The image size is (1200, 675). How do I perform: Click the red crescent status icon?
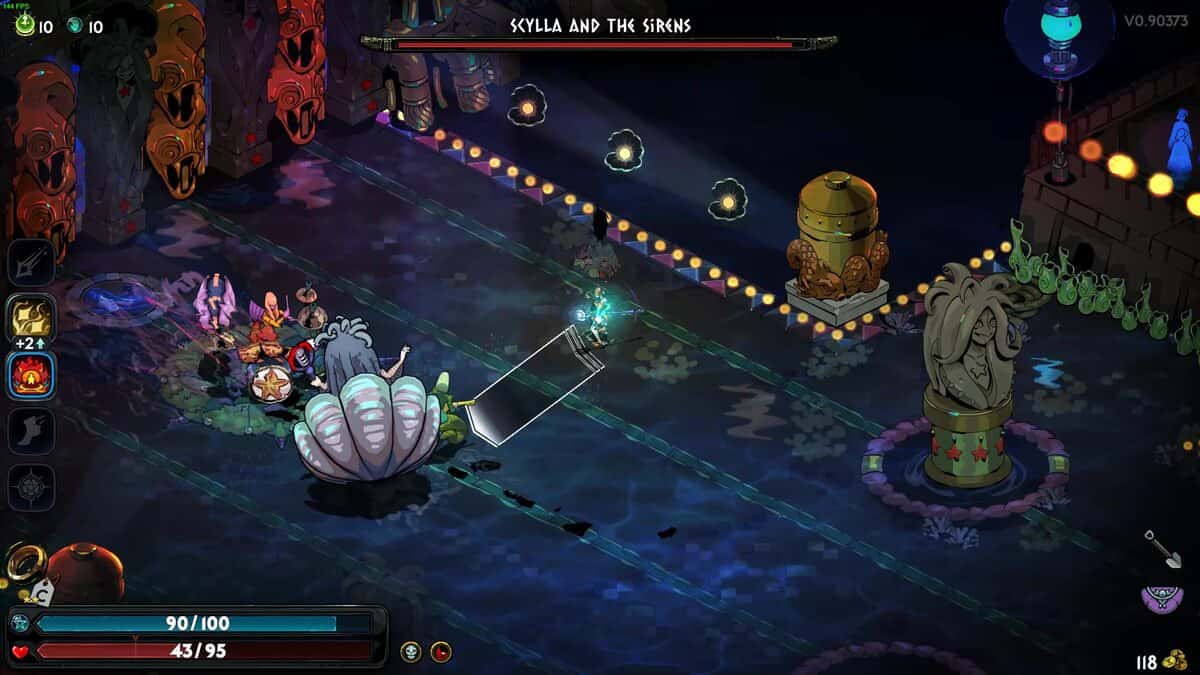(441, 652)
